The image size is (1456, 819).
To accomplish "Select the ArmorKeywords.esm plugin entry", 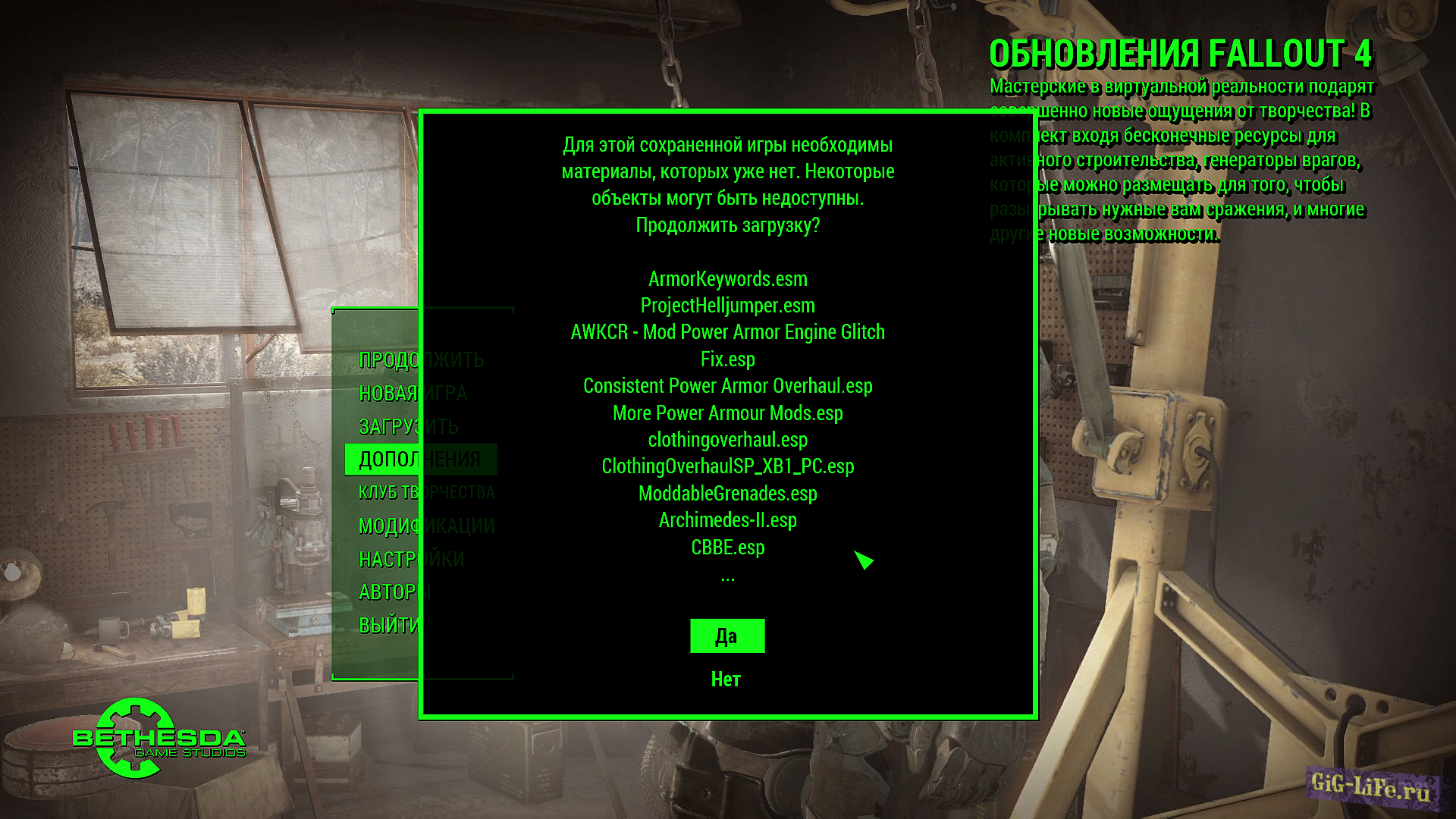I will [726, 278].
